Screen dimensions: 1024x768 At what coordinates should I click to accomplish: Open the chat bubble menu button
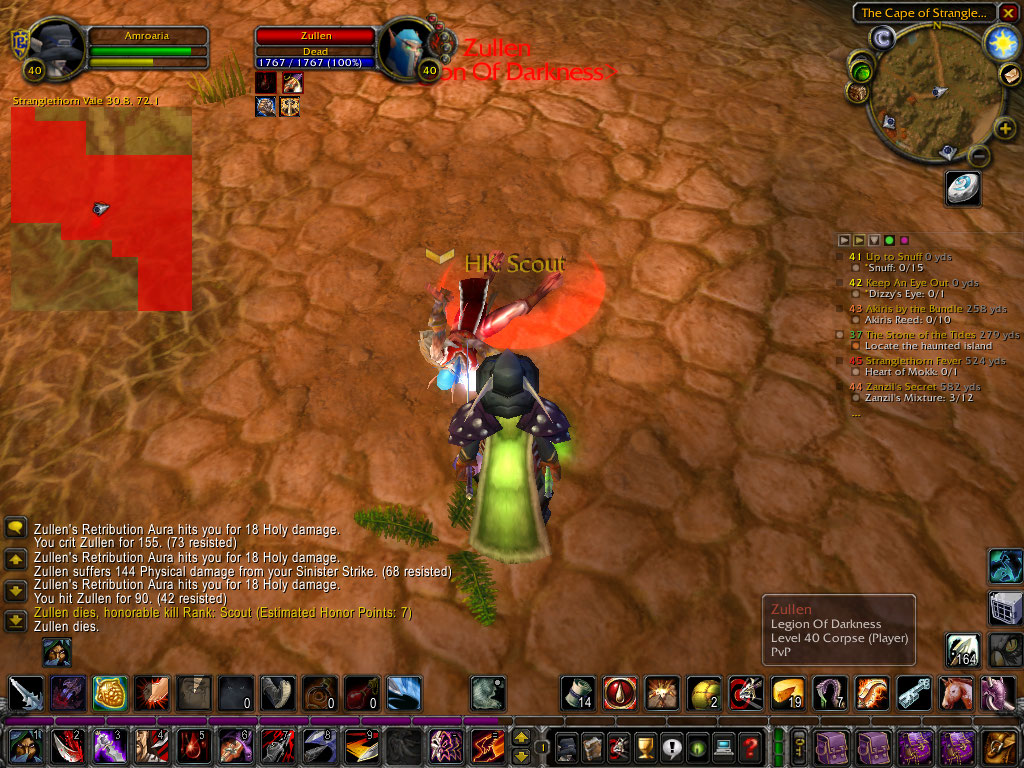(15, 527)
